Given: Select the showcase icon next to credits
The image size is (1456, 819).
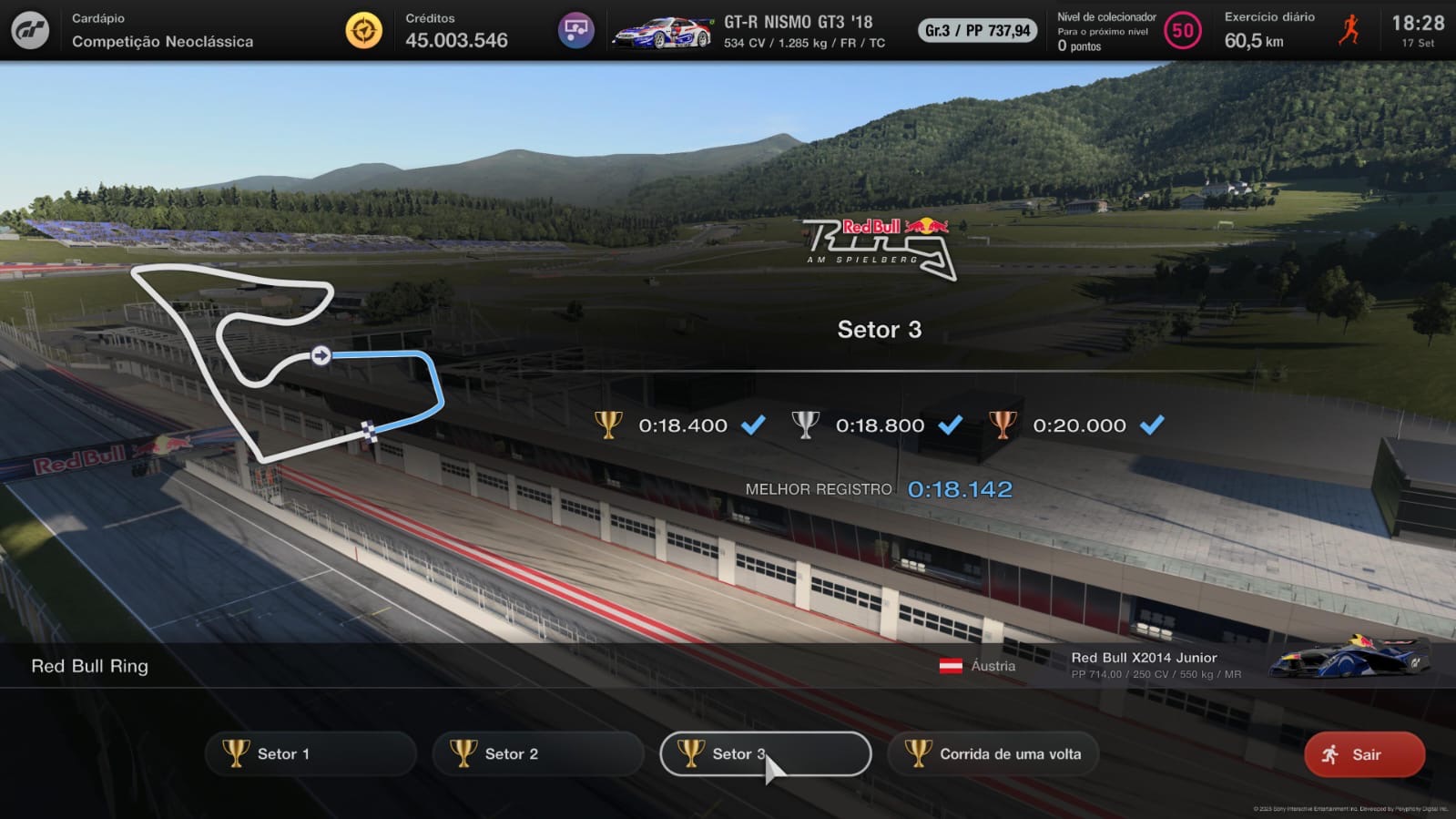Looking at the screenshot, I should [x=575, y=28].
